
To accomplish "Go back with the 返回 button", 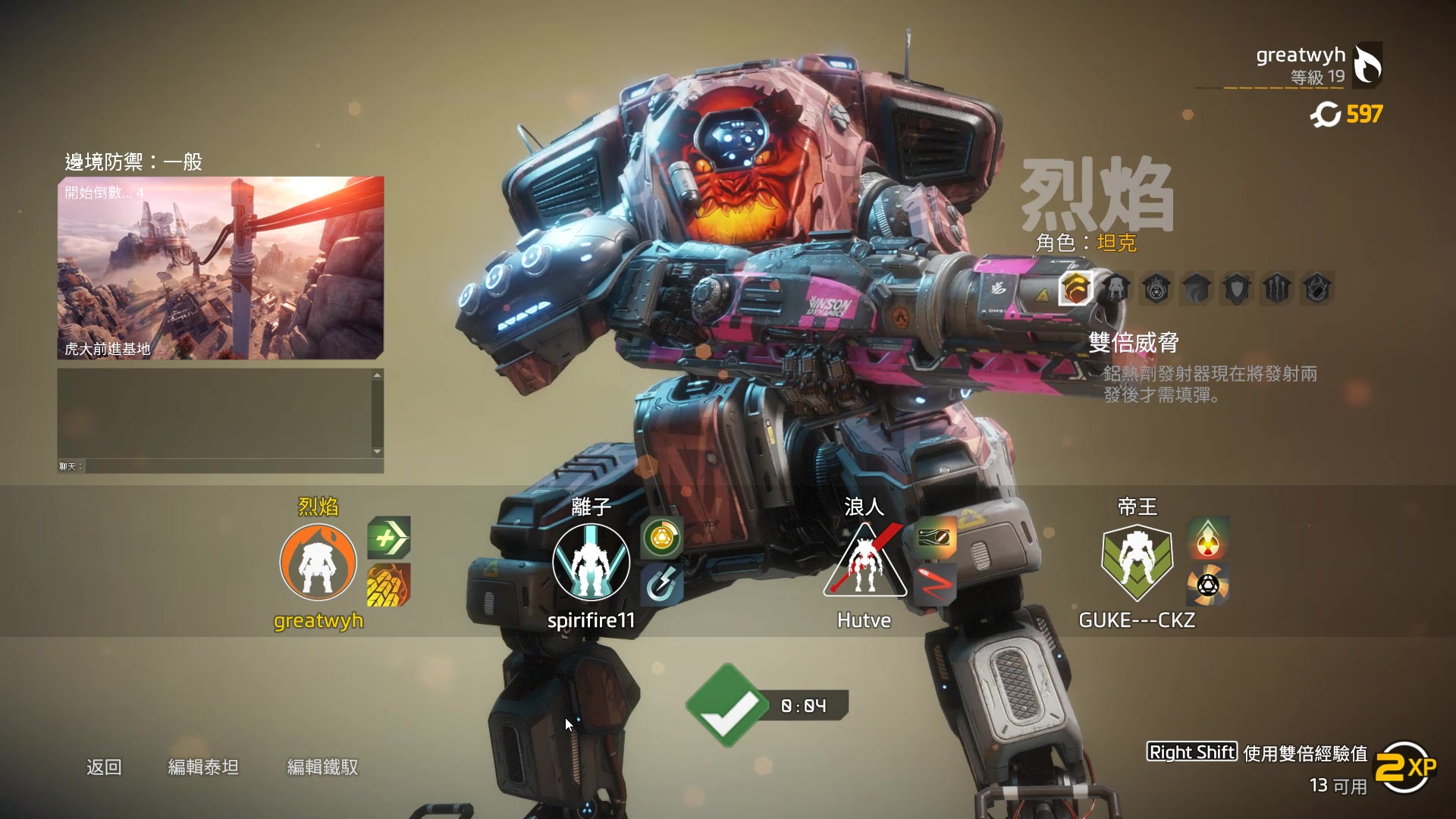I will [104, 767].
